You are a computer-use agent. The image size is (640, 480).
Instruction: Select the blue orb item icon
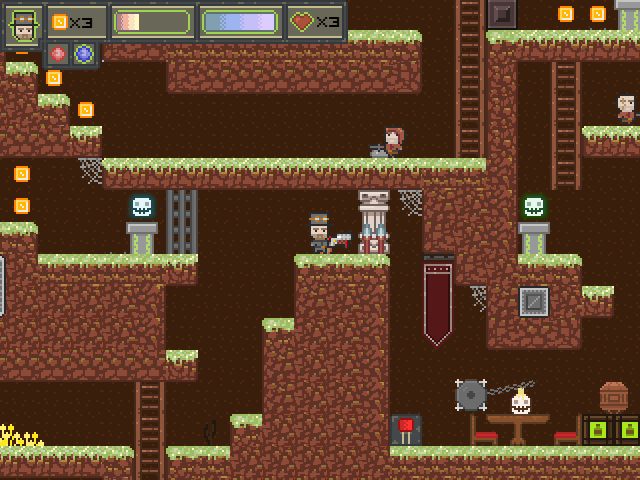(84, 54)
